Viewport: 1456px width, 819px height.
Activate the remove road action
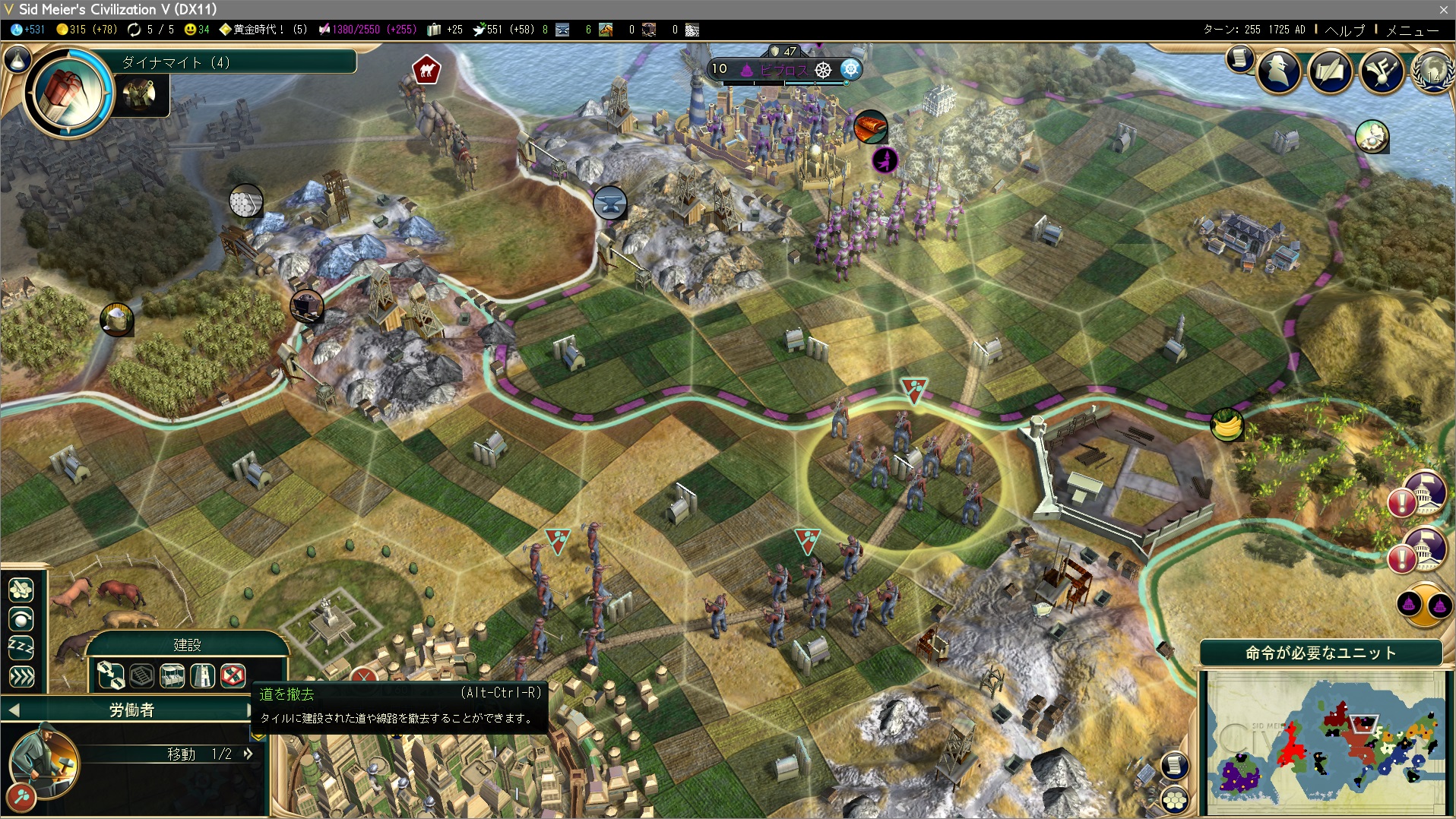click(x=233, y=675)
